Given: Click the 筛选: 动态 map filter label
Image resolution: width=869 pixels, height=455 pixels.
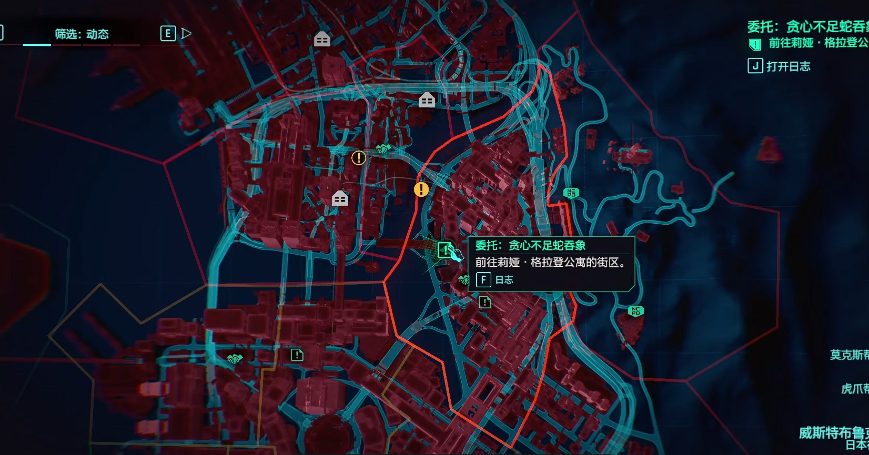Looking at the screenshot, I should pyautogui.click(x=82, y=34).
